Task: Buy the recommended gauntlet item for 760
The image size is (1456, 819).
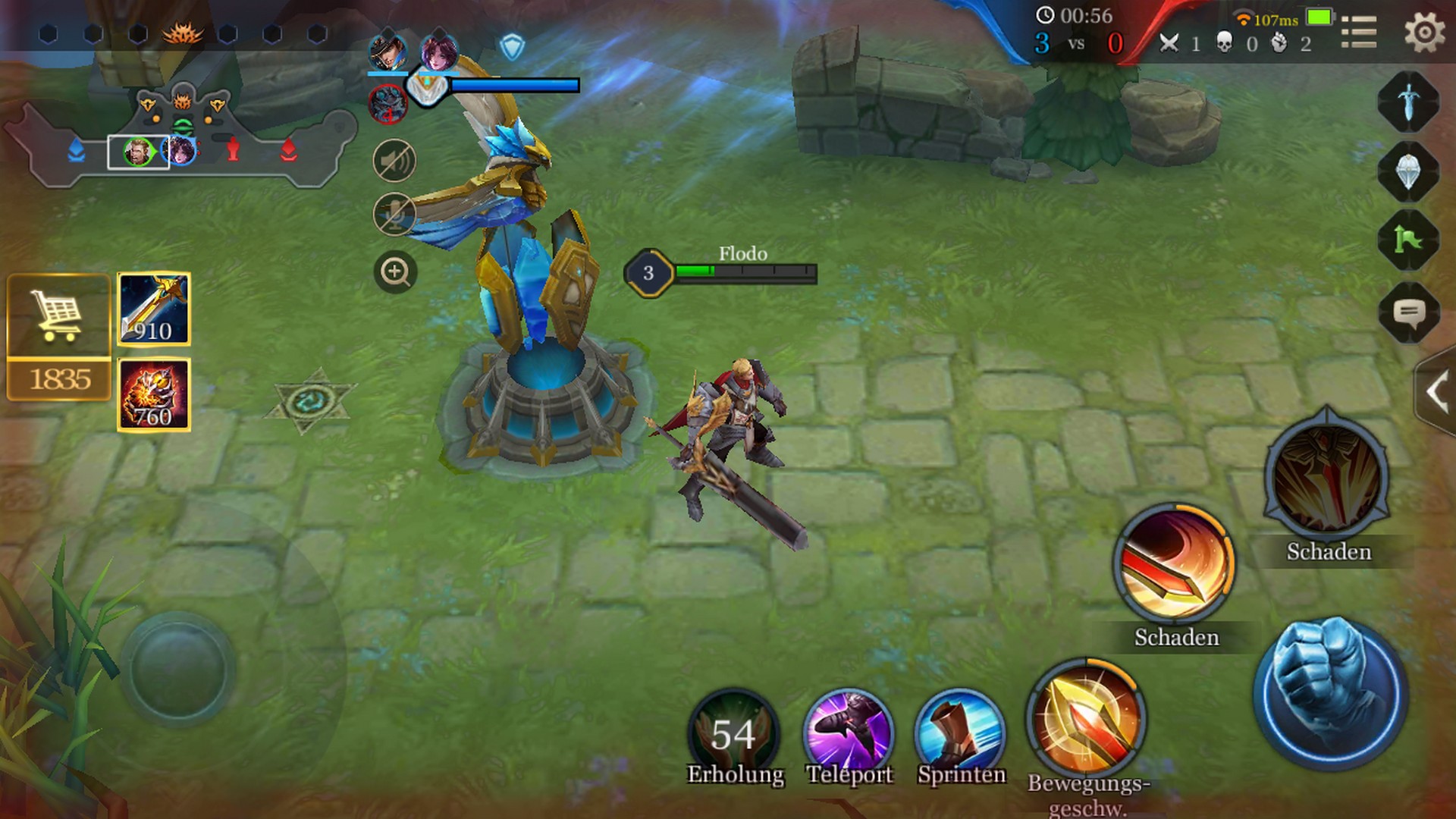Action: tap(154, 395)
